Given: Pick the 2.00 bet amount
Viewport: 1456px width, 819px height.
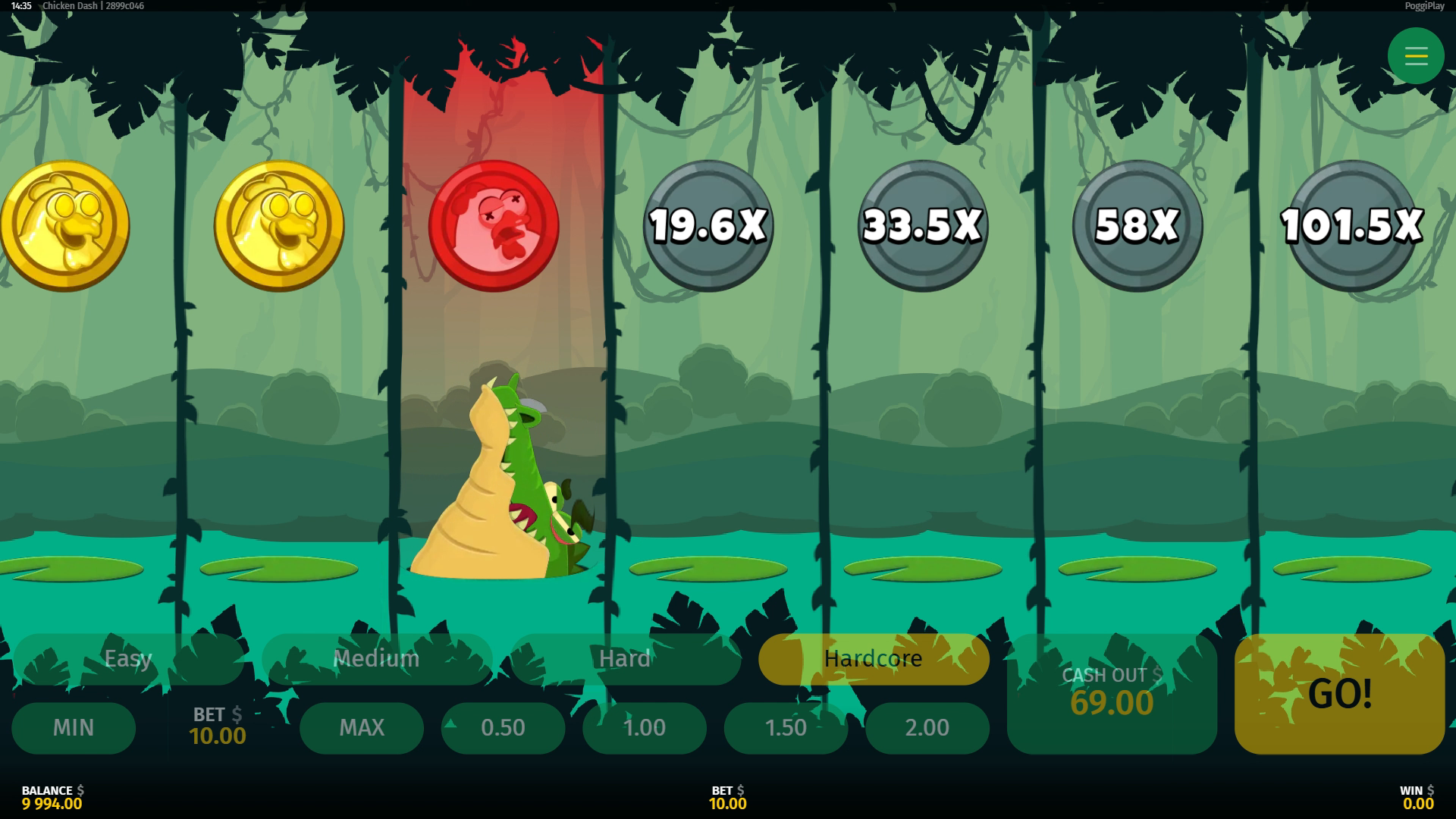Looking at the screenshot, I should [927, 727].
